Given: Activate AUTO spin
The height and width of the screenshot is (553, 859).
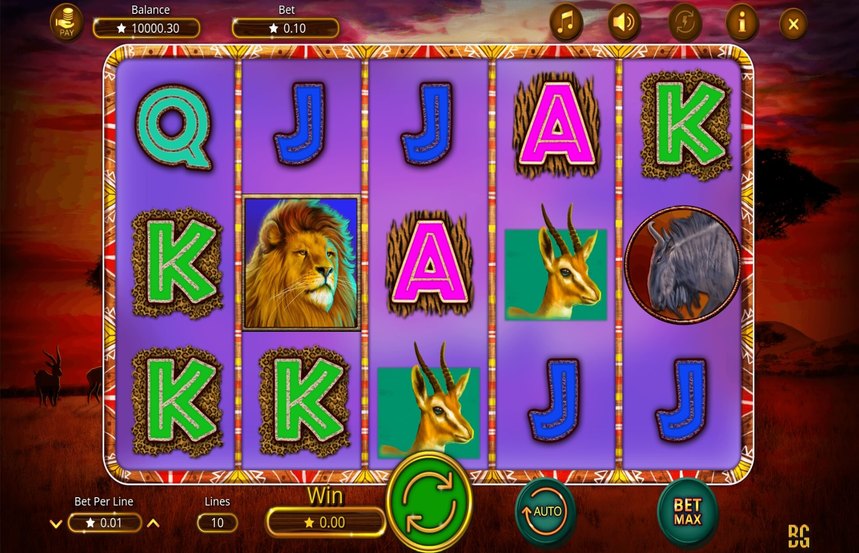Looking at the screenshot, I should pyautogui.click(x=544, y=510).
